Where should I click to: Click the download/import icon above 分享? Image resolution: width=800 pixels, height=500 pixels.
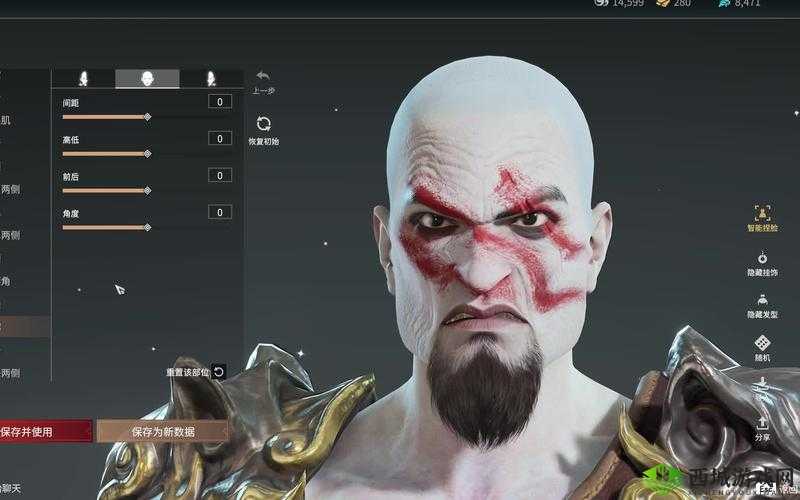762,384
